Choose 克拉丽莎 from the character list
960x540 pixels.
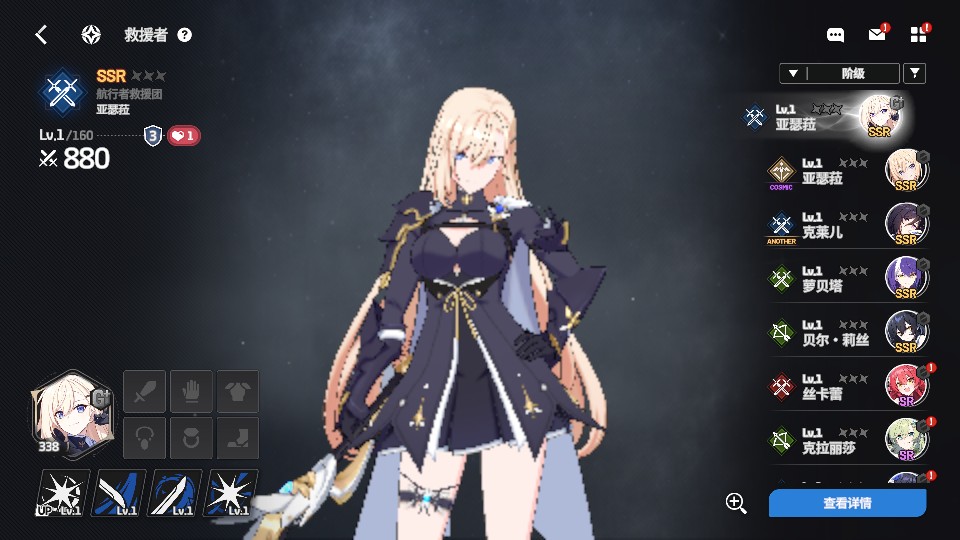(846, 441)
